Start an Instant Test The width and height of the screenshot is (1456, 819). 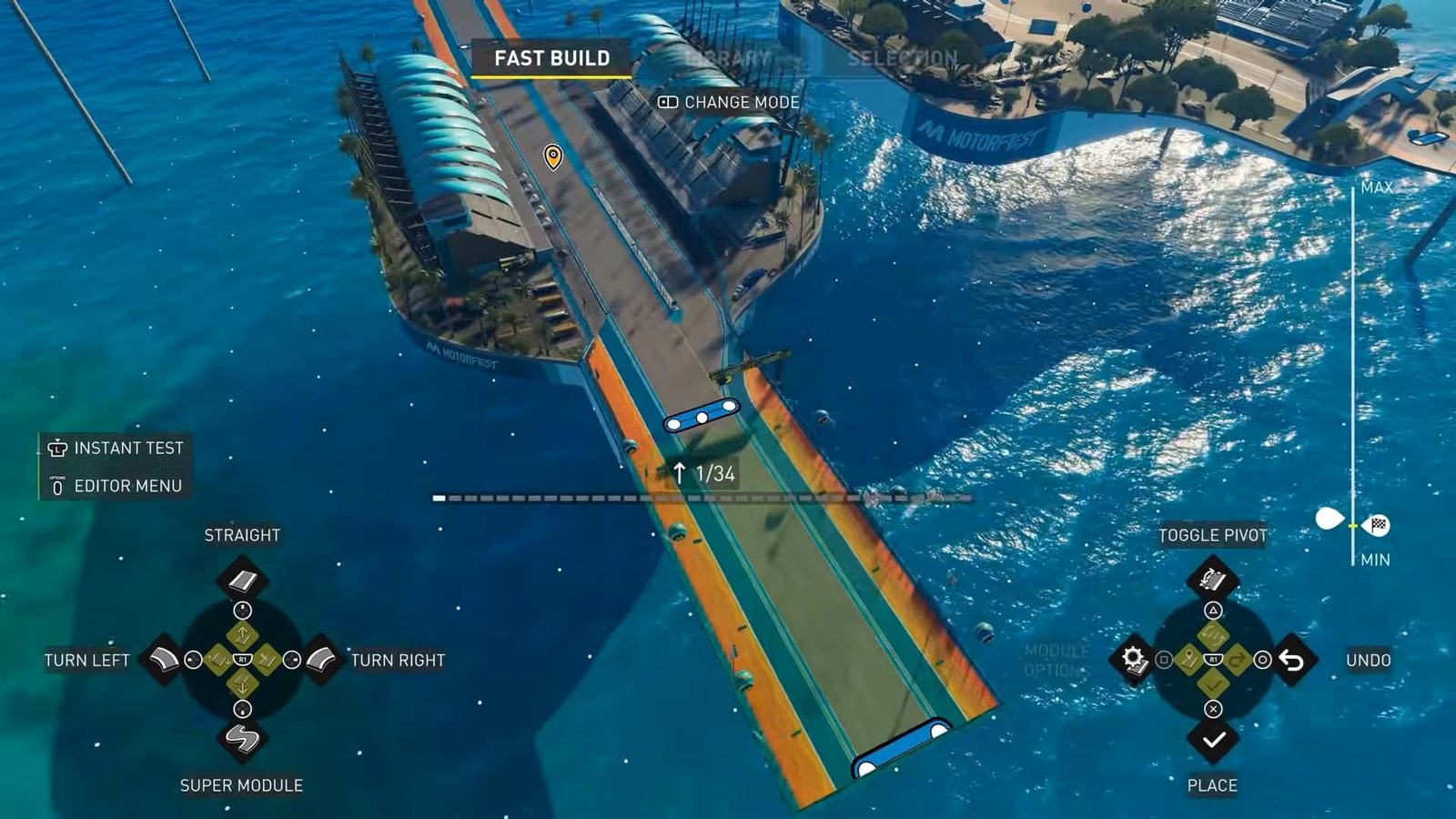pyautogui.click(x=116, y=448)
